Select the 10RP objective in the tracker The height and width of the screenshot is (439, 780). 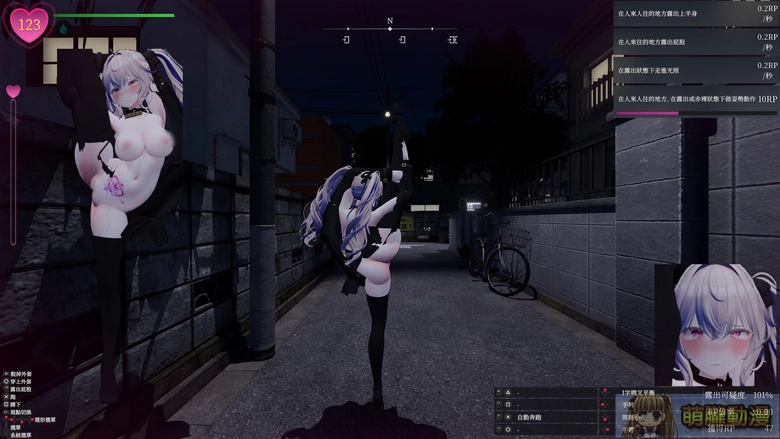[696, 99]
